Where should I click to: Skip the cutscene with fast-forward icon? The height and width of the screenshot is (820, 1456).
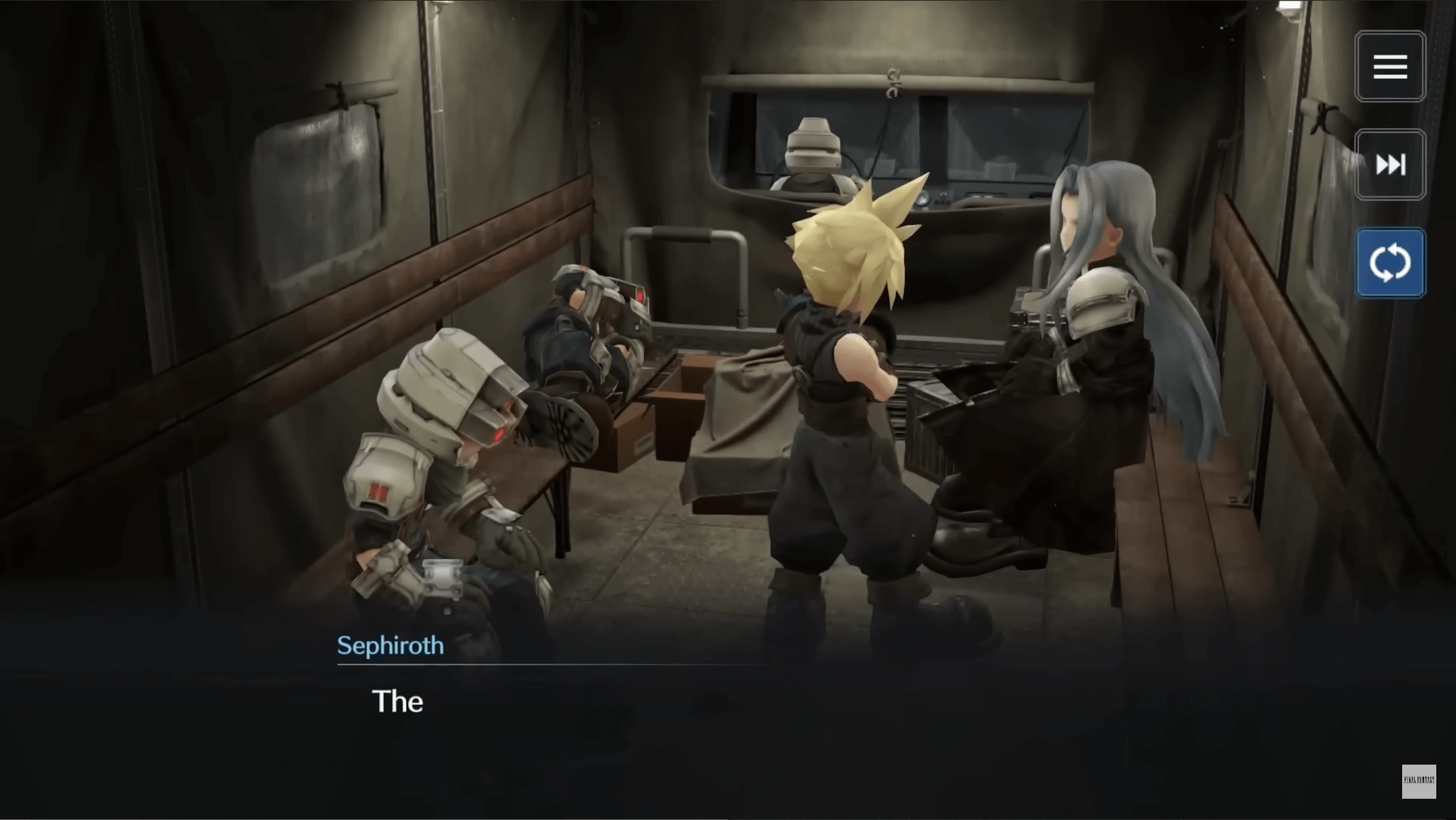pos(1390,165)
